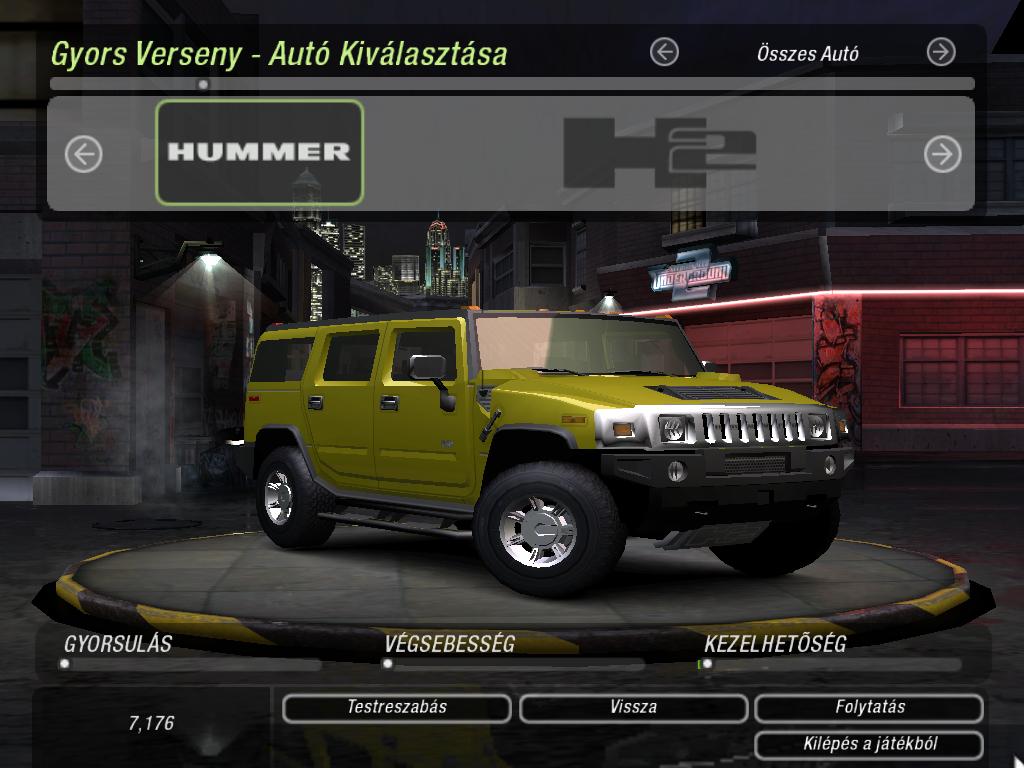
Task: Switch to next car category after Összes Autó
Action: (941, 52)
